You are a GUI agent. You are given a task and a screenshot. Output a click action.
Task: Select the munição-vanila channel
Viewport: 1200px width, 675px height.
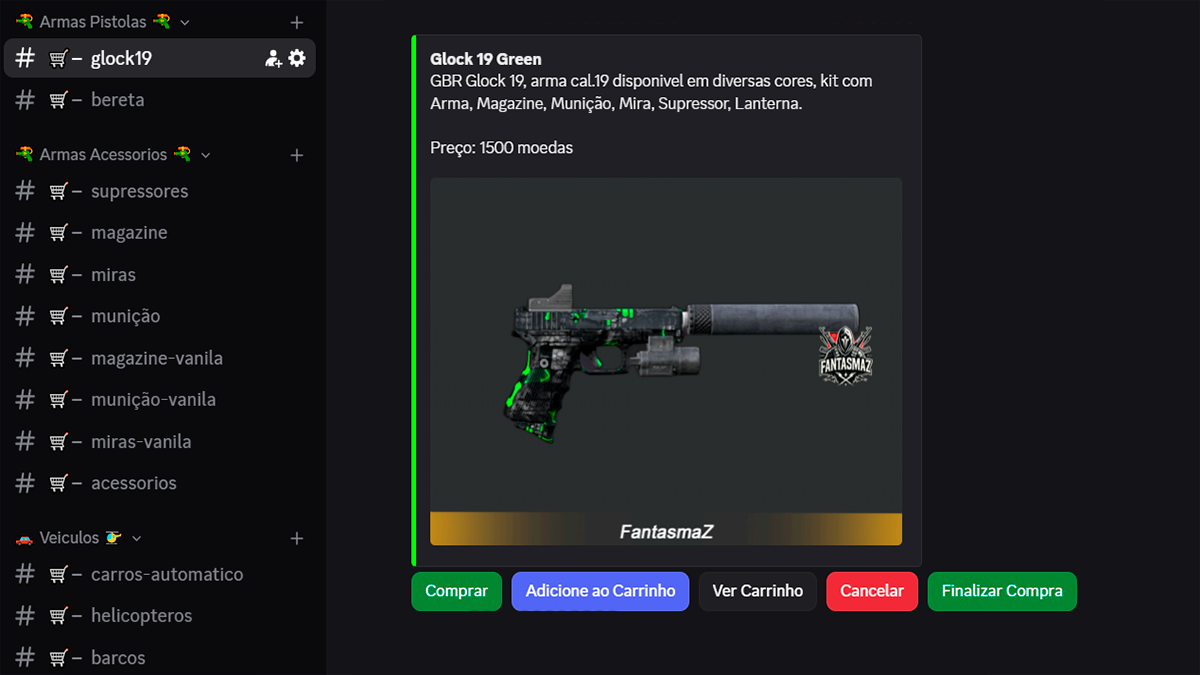click(x=153, y=400)
